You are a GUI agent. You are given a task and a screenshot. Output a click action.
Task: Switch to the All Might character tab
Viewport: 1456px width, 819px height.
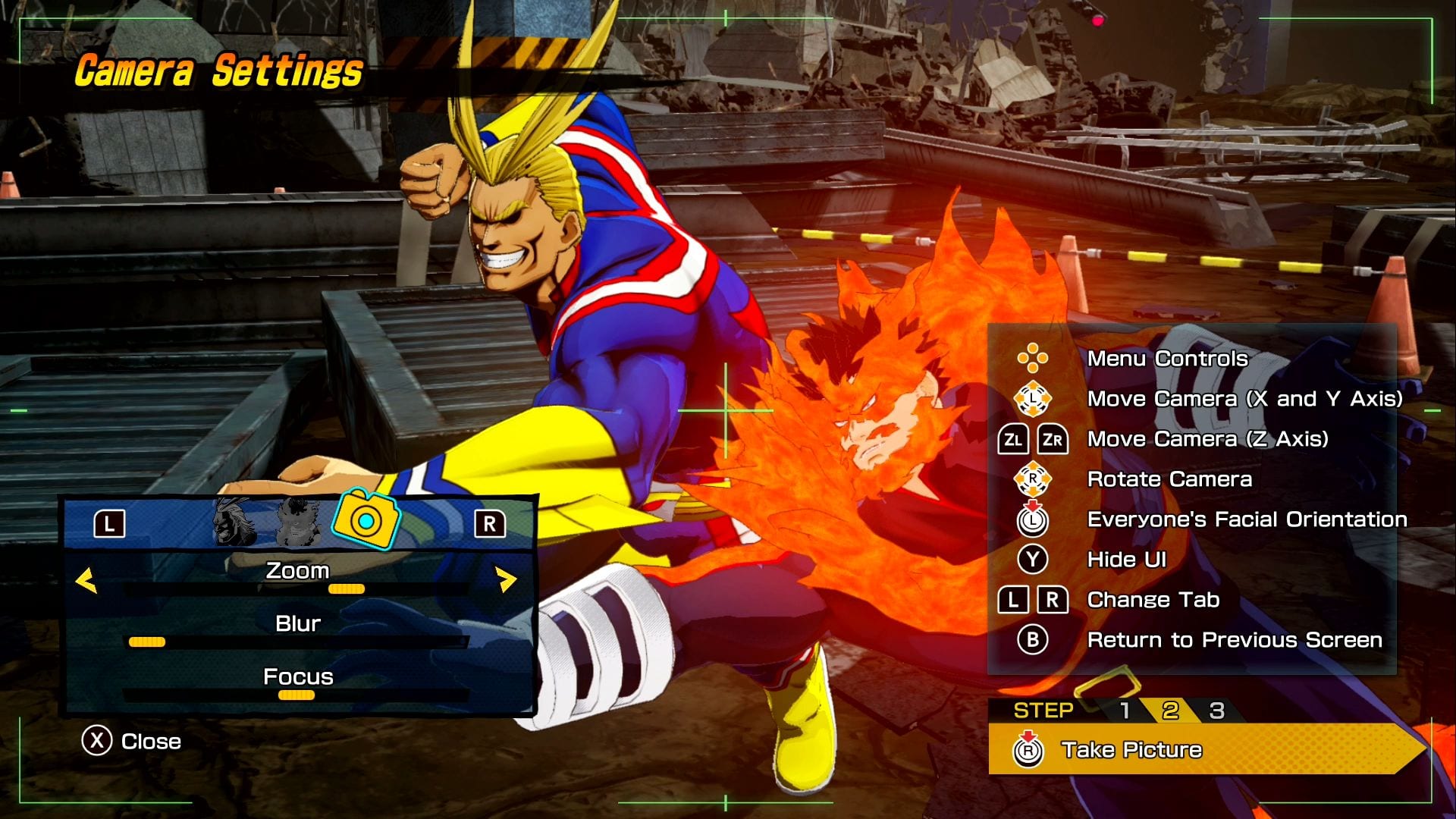pyautogui.click(x=234, y=522)
